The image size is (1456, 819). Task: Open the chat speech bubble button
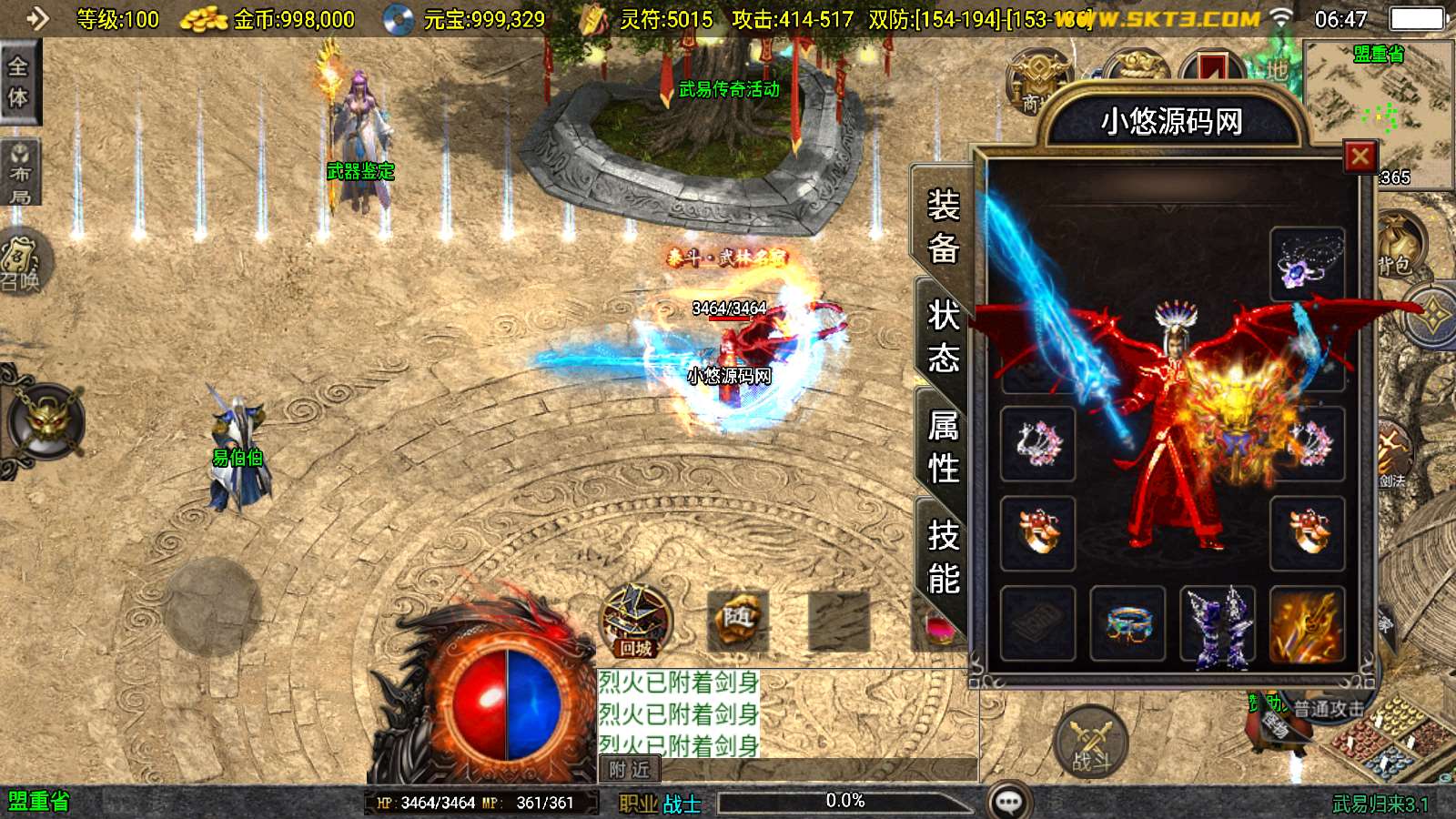[1009, 802]
